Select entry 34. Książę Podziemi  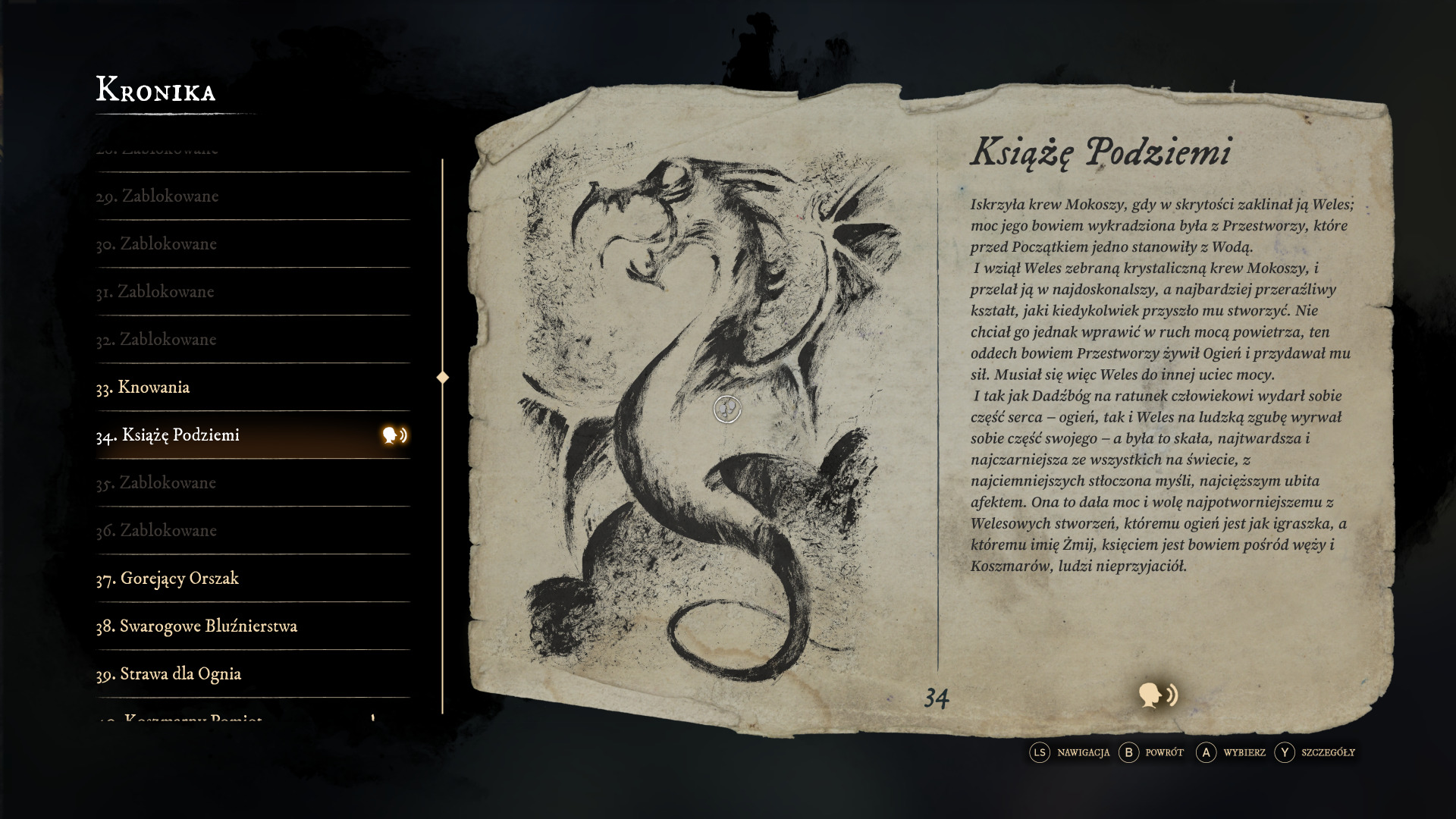[x=180, y=435]
